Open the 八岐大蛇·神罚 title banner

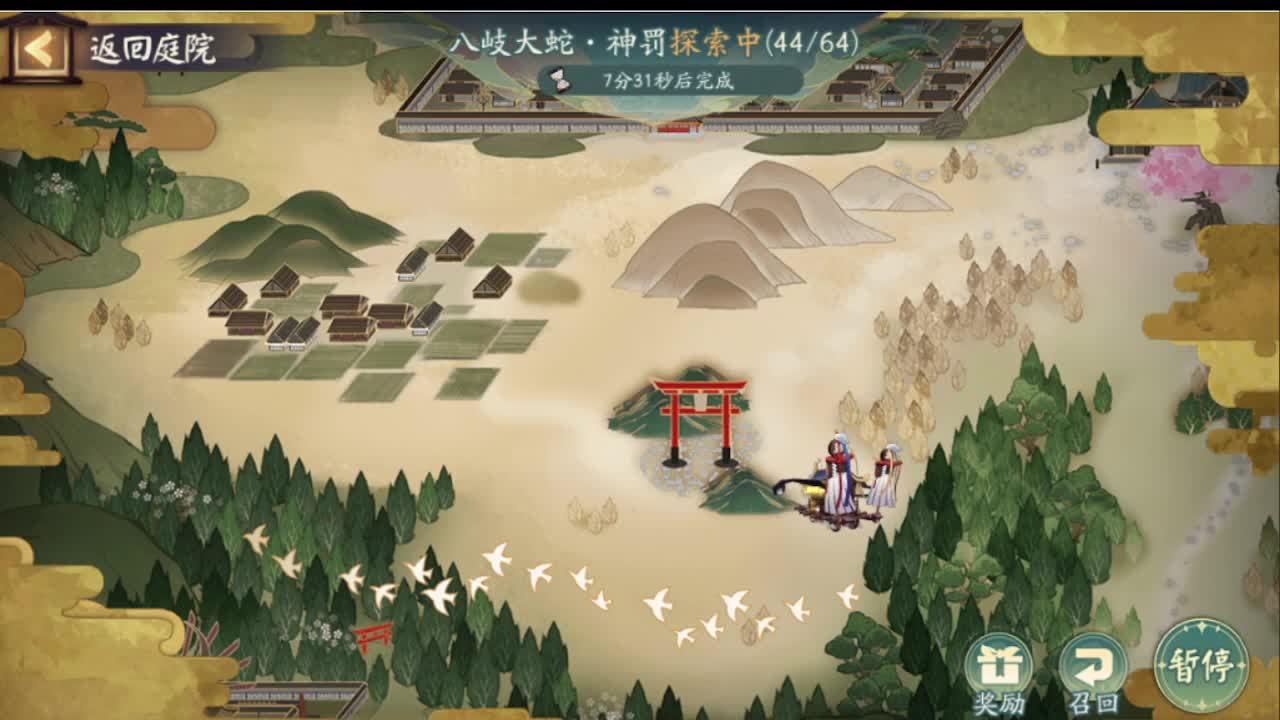pyautogui.click(x=560, y=42)
